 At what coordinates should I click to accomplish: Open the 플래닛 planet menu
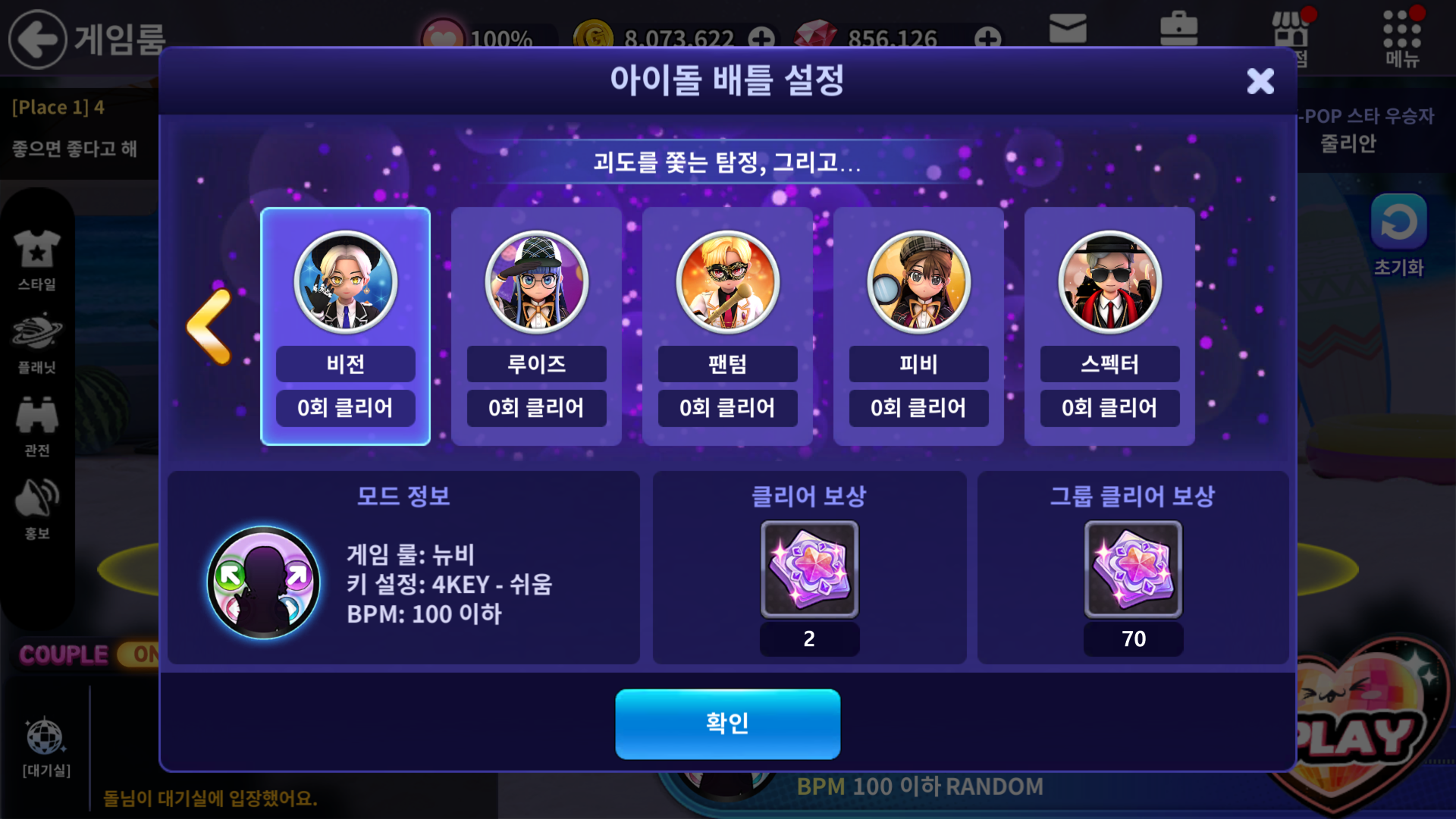pos(37,343)
